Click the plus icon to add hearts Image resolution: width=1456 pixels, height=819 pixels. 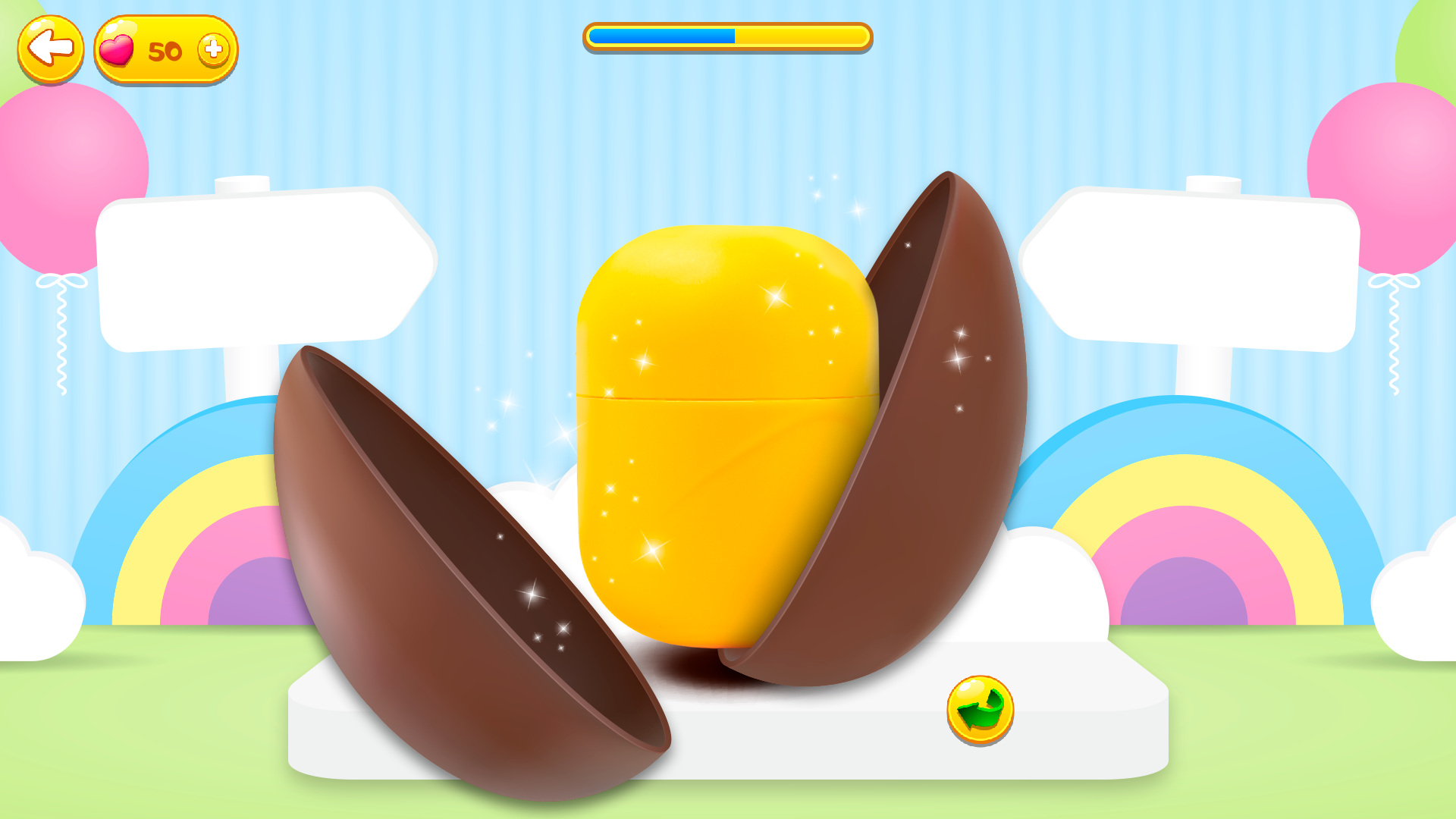click(213, 49)
